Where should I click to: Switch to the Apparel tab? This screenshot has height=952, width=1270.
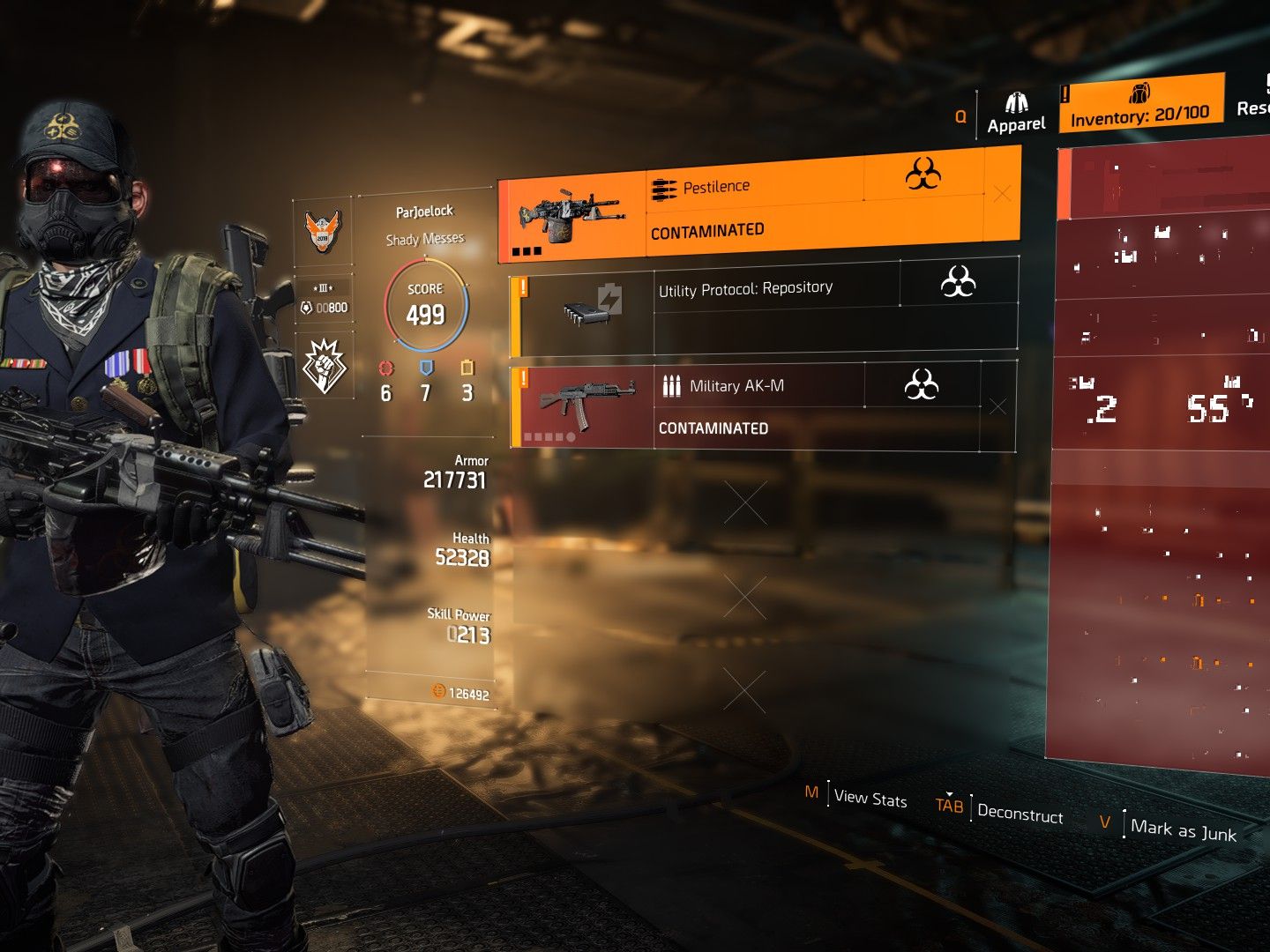(1016, 114)
